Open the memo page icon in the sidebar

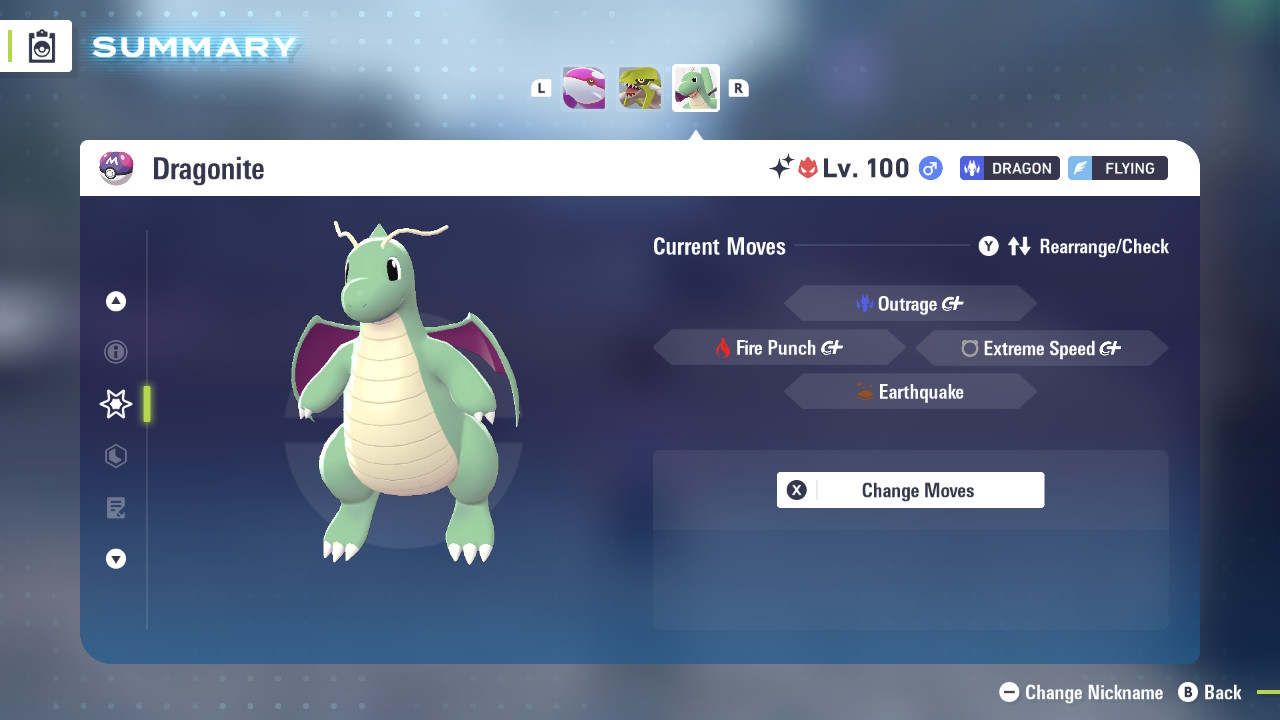pos(115,508)
